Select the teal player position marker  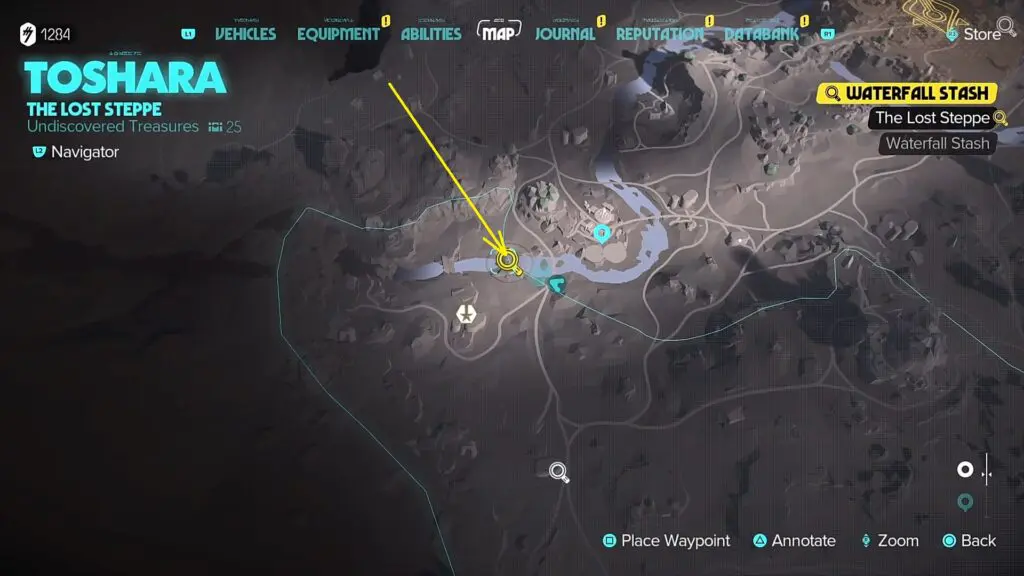coord(557,287)
